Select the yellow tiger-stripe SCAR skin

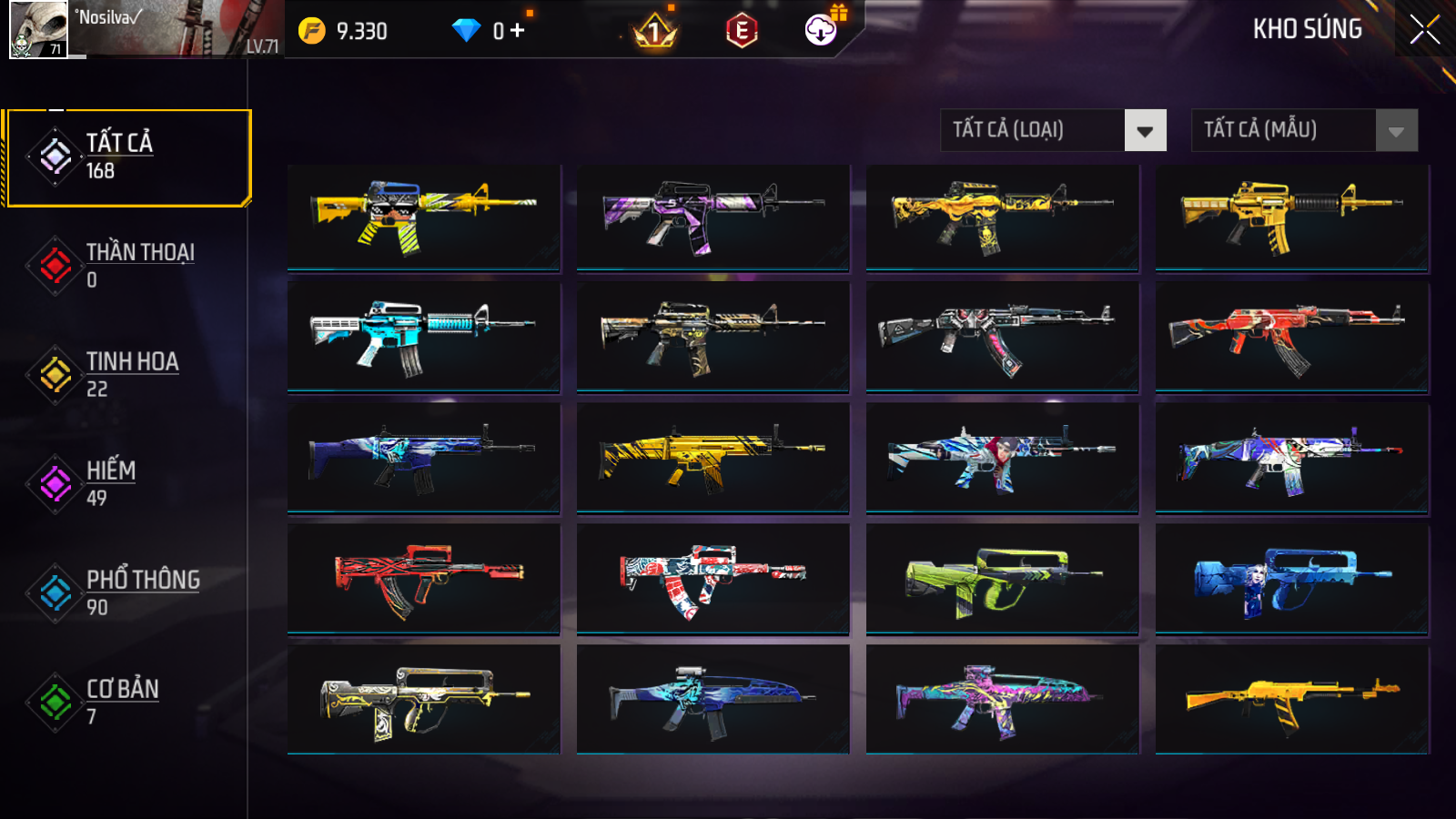[x=713, y=458]
